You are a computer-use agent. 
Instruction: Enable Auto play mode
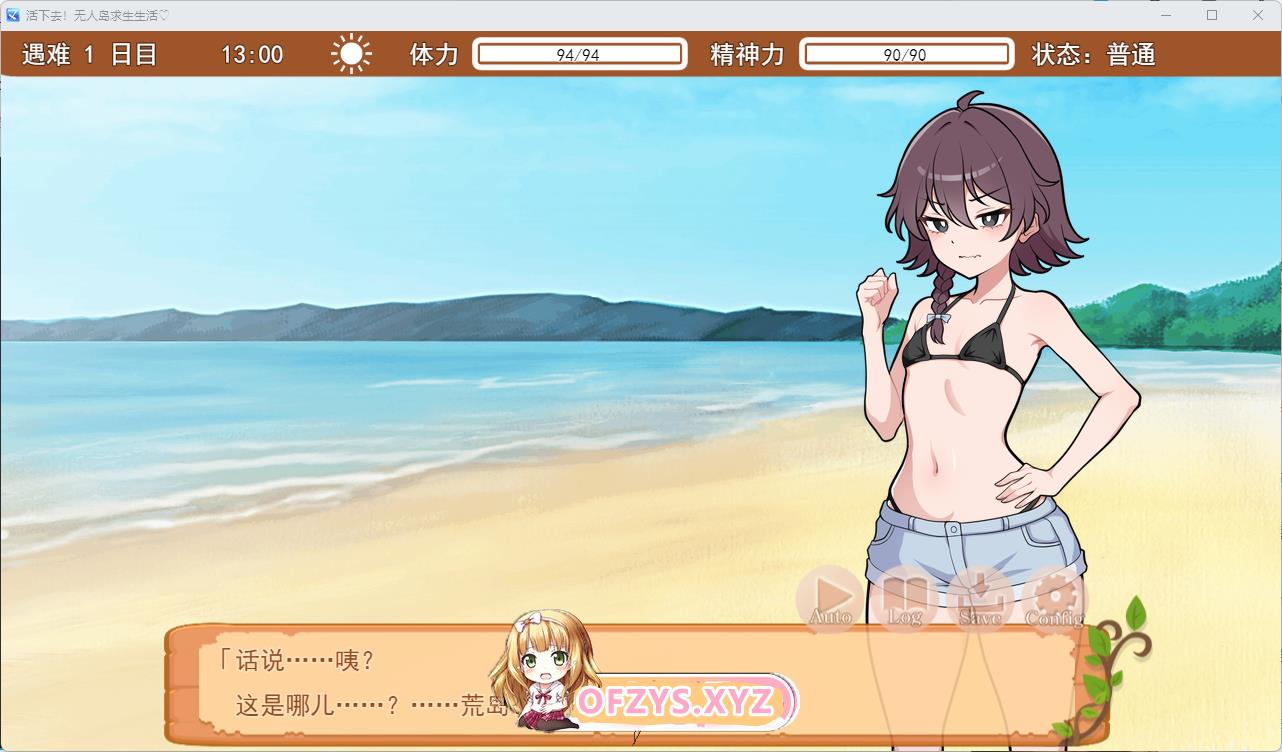(830, 598)
